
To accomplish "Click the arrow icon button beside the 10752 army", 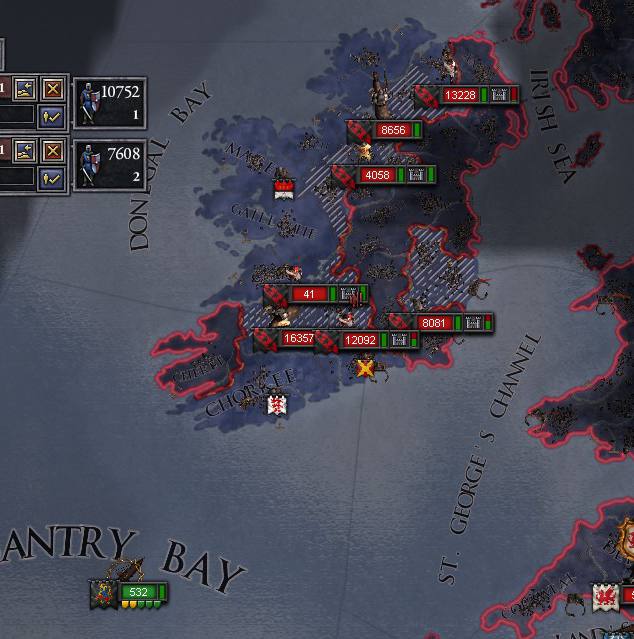I will [25, 89].
